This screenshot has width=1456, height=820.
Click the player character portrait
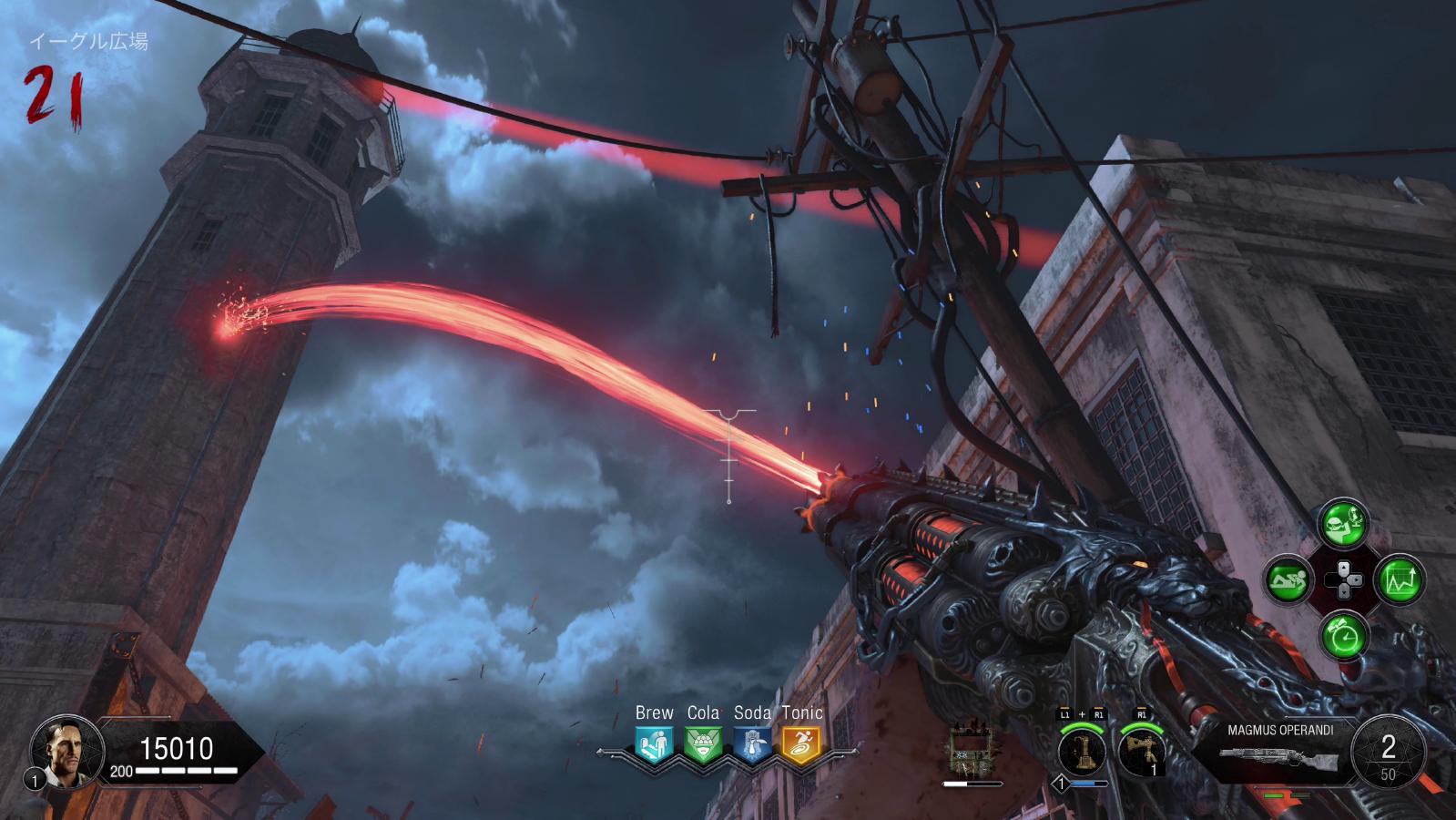61,750
